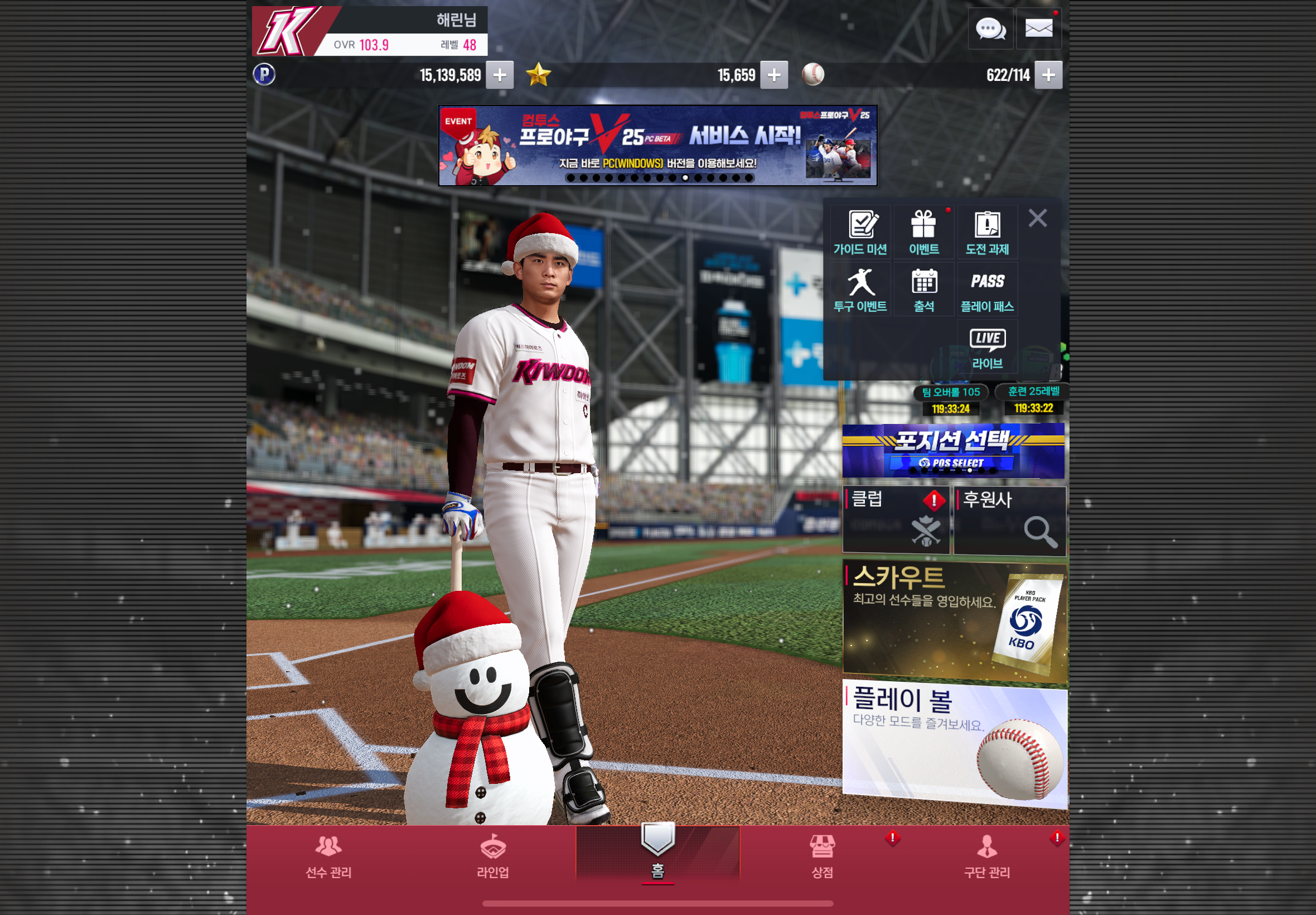Open the 플레이 패스 PASS menu

coord(987,290)
